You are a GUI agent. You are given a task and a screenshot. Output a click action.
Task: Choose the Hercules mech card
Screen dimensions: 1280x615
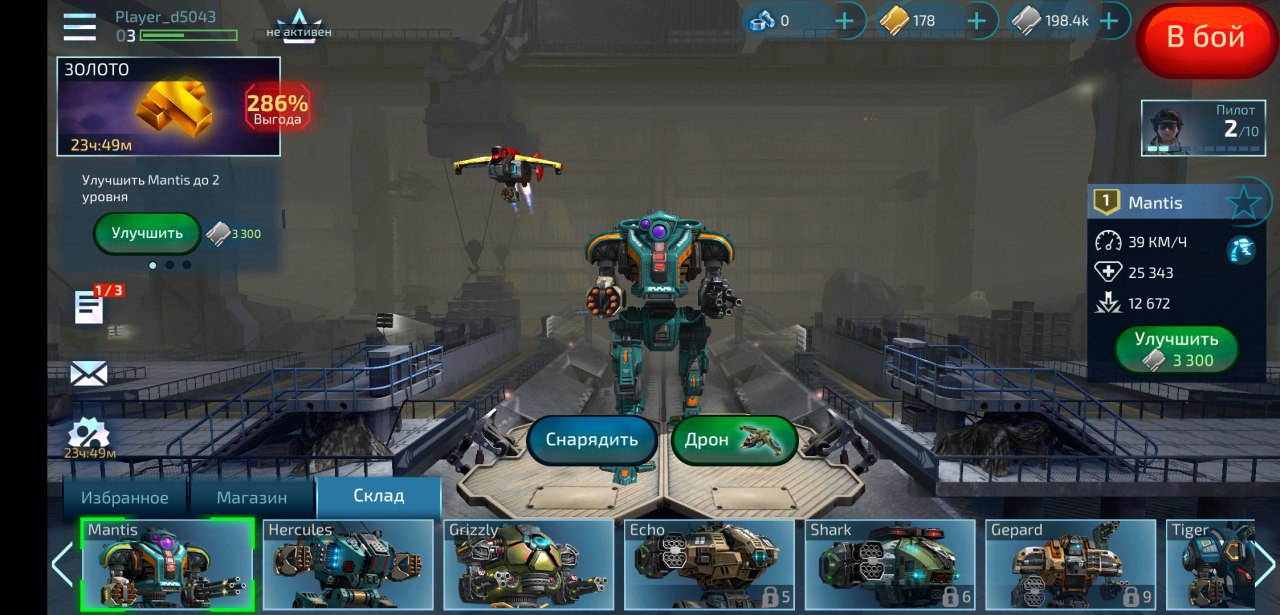coord(348,564)
